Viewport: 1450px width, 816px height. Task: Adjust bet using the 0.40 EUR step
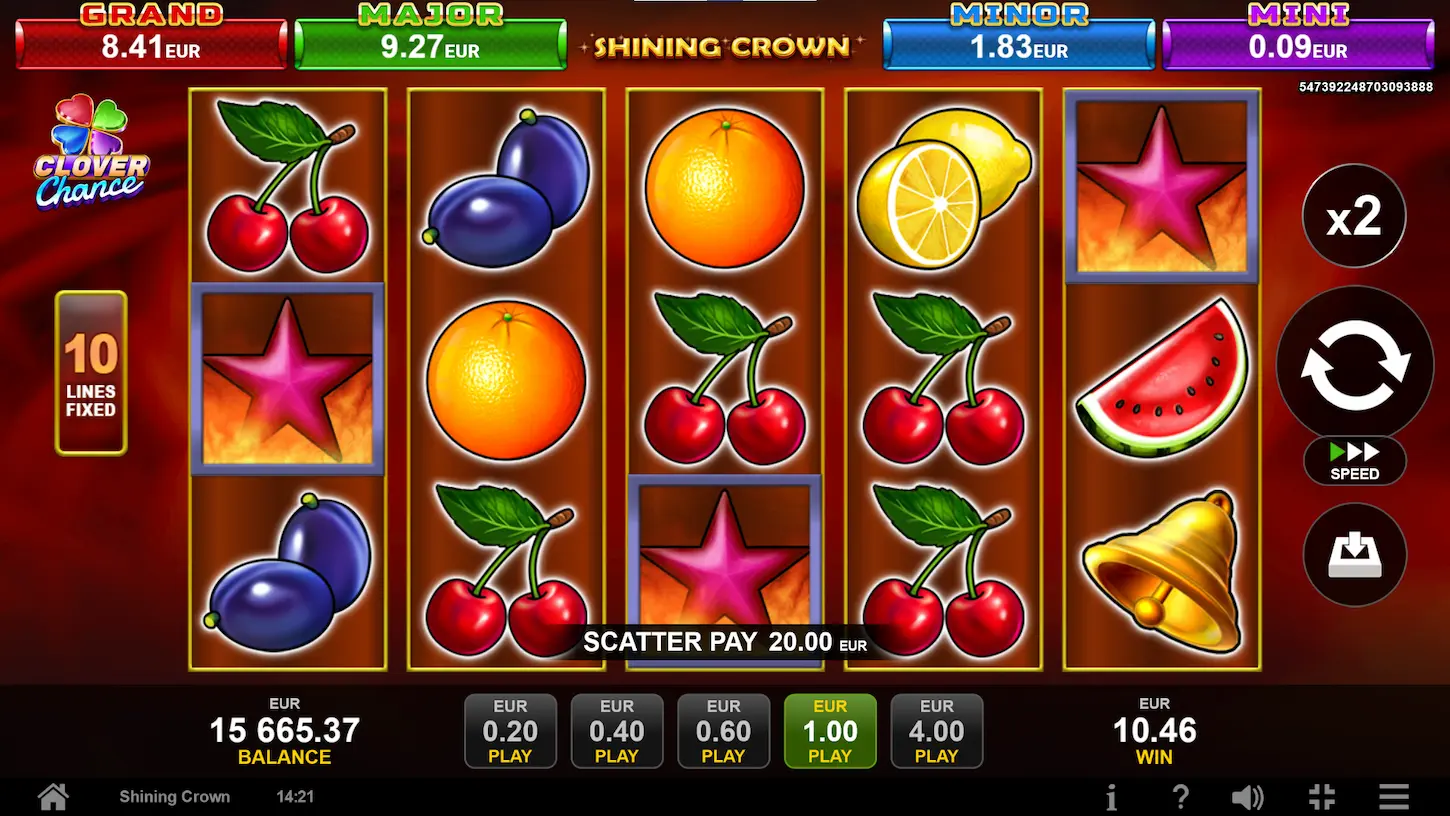[x=617, y=731]
